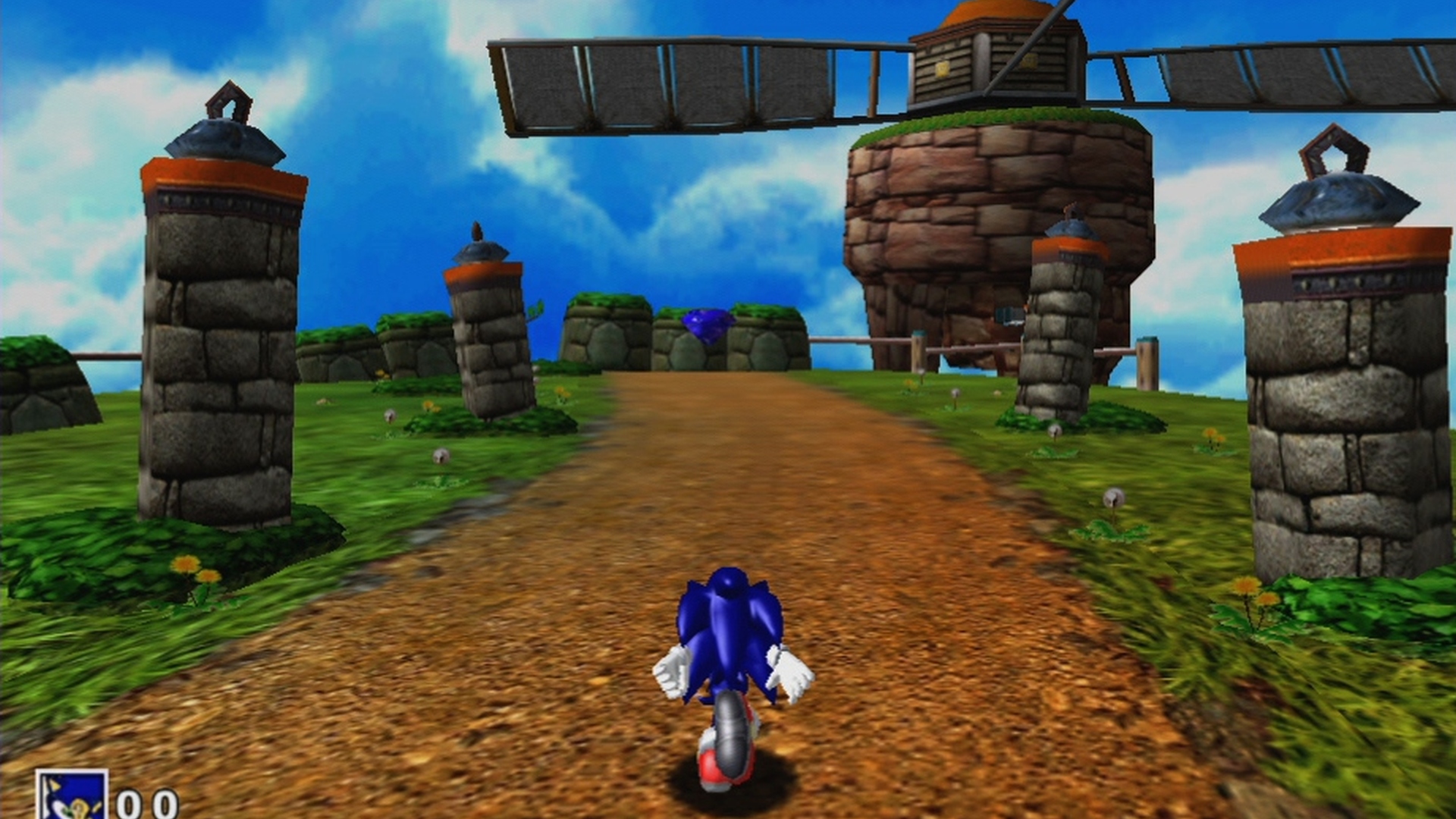Click the windmill hut atop the rock tower
The width and height of the screenshot is (1456, 819).
pyautogui.click(x=993, y=61)
